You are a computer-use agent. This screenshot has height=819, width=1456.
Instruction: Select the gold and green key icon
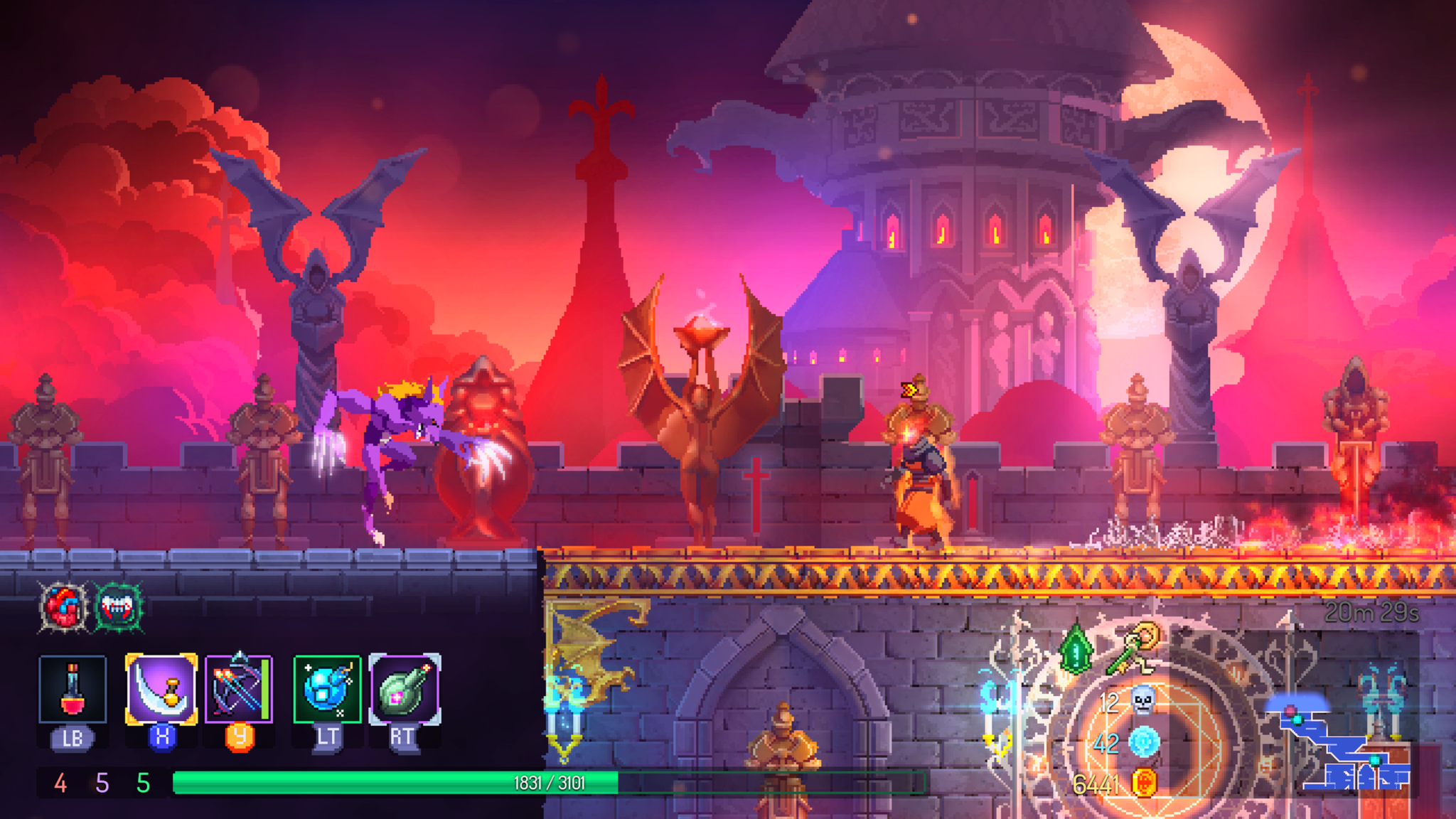point(1135,648)
